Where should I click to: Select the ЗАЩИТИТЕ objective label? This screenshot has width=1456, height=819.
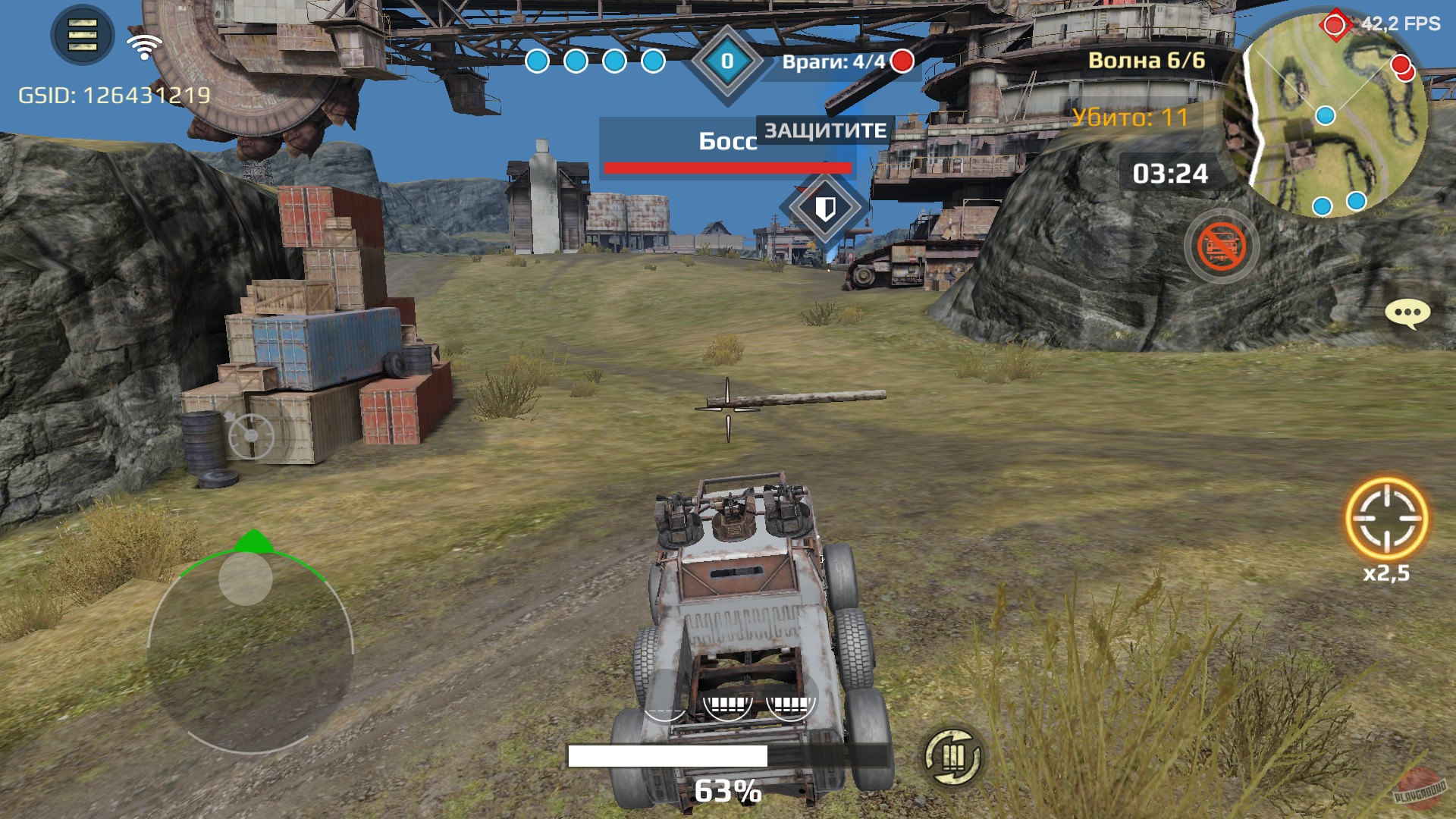(823, 130)
